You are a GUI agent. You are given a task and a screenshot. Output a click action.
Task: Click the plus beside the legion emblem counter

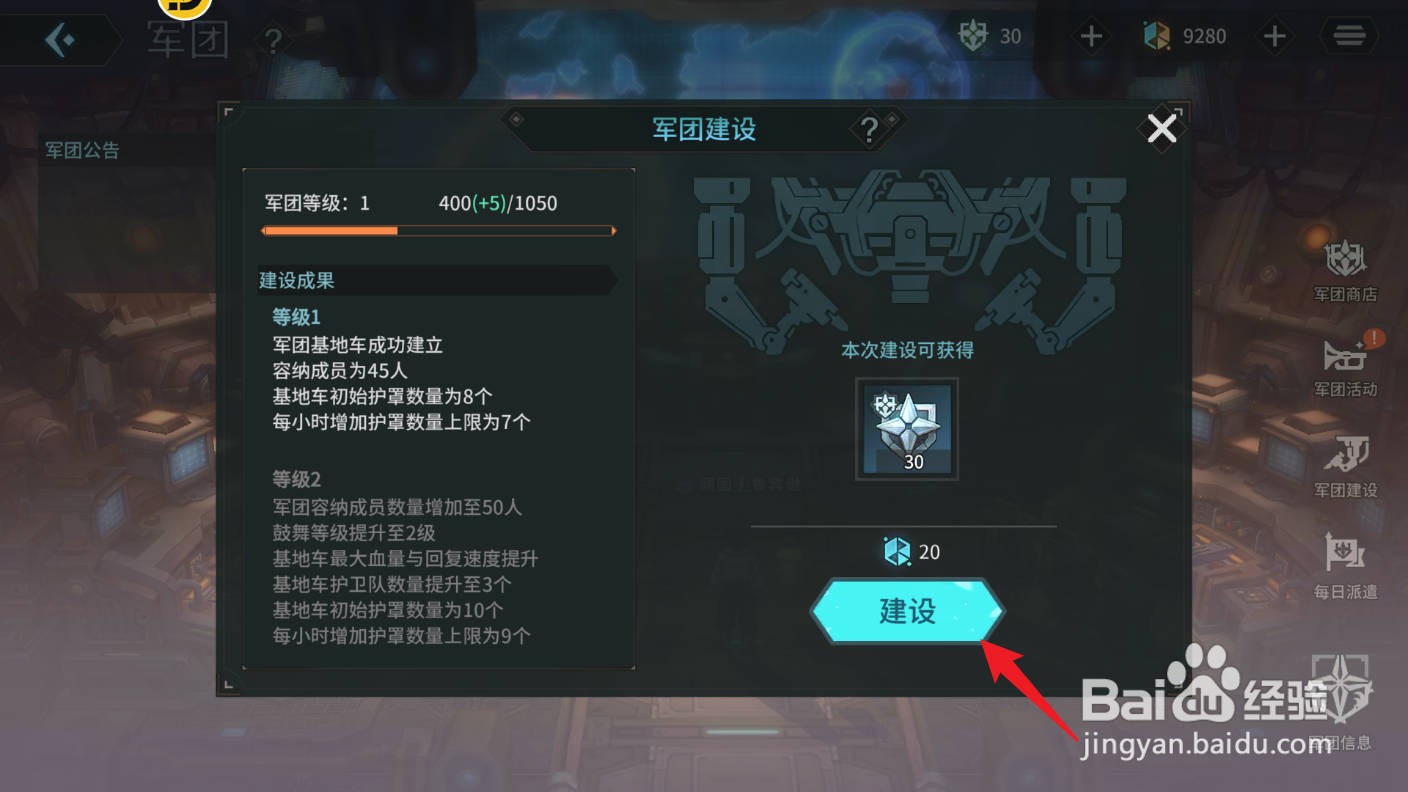coord(1091,36)
